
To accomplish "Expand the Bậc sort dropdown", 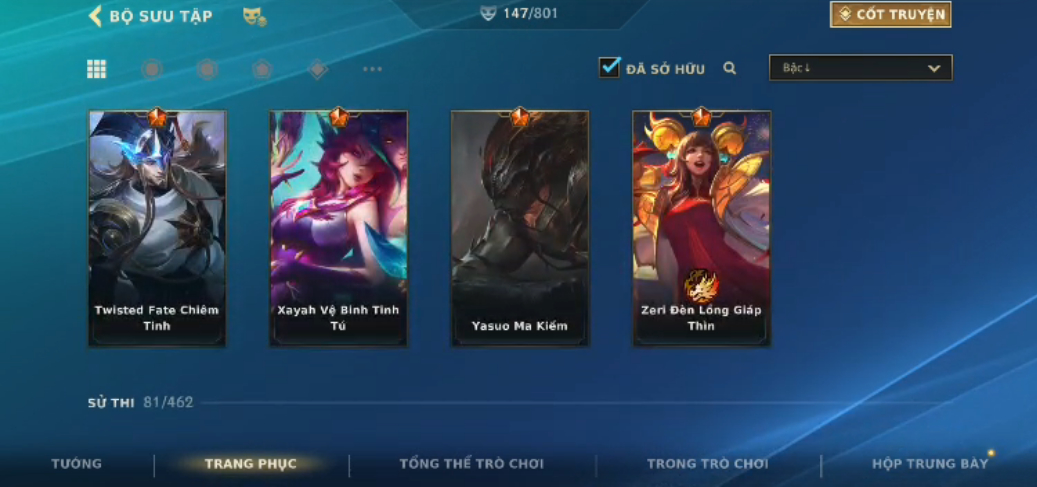I will [x=860, y=68].
